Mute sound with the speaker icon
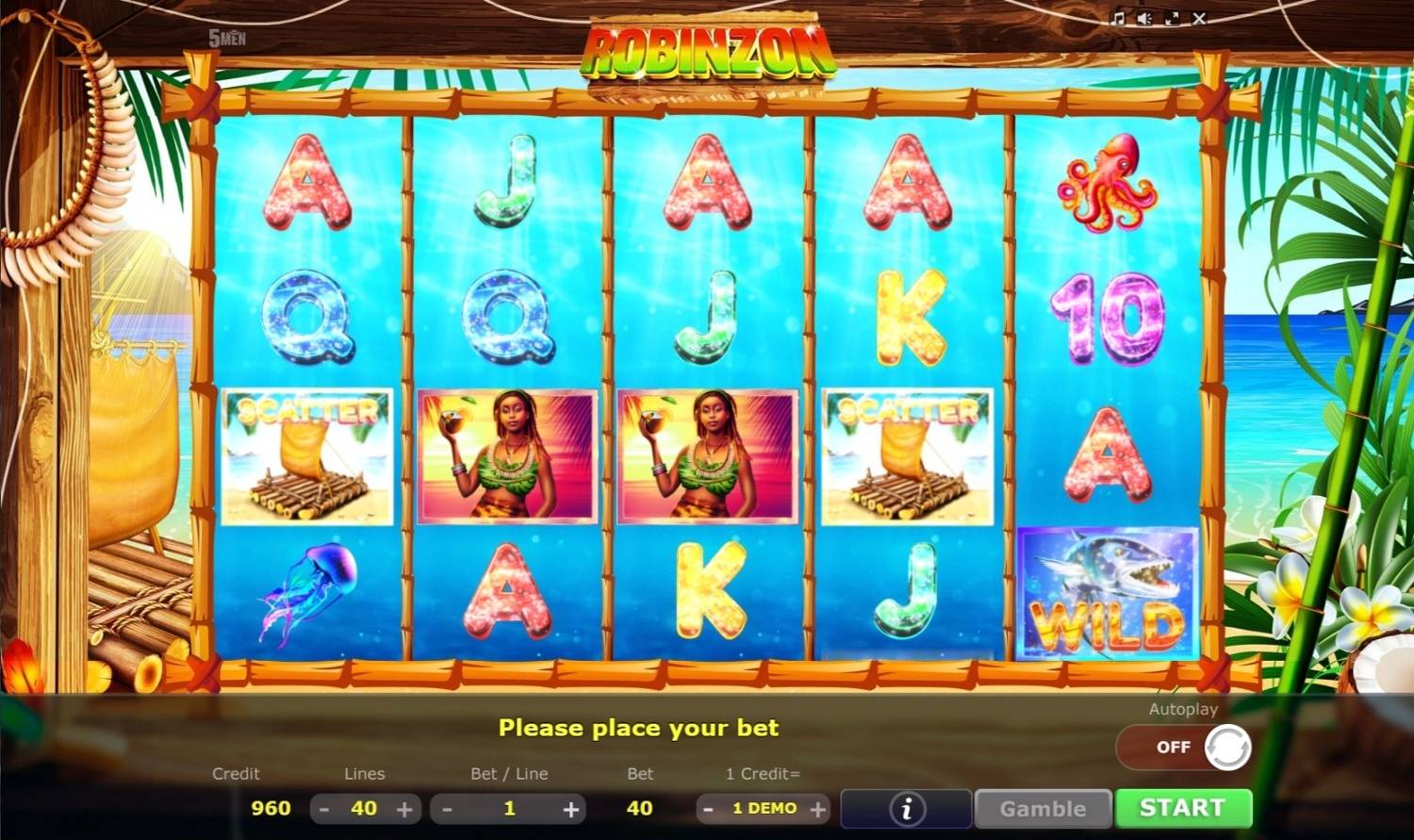Viewport: 1414px width, 840px height. point(1144,18)
